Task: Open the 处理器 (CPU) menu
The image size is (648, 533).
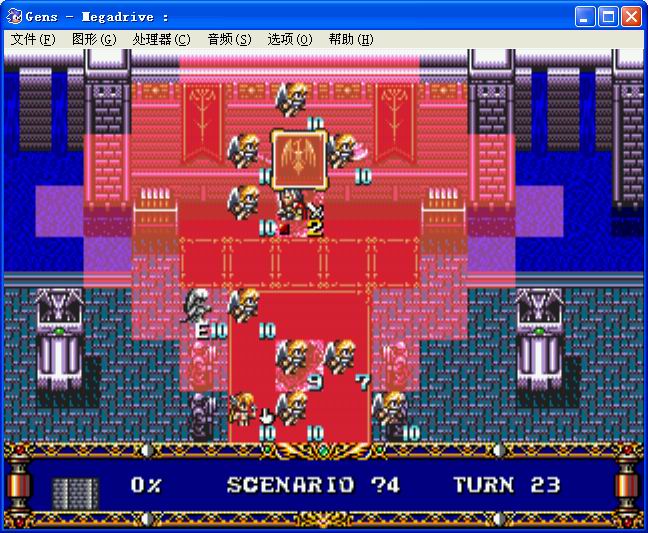Action: coord(161,39)
